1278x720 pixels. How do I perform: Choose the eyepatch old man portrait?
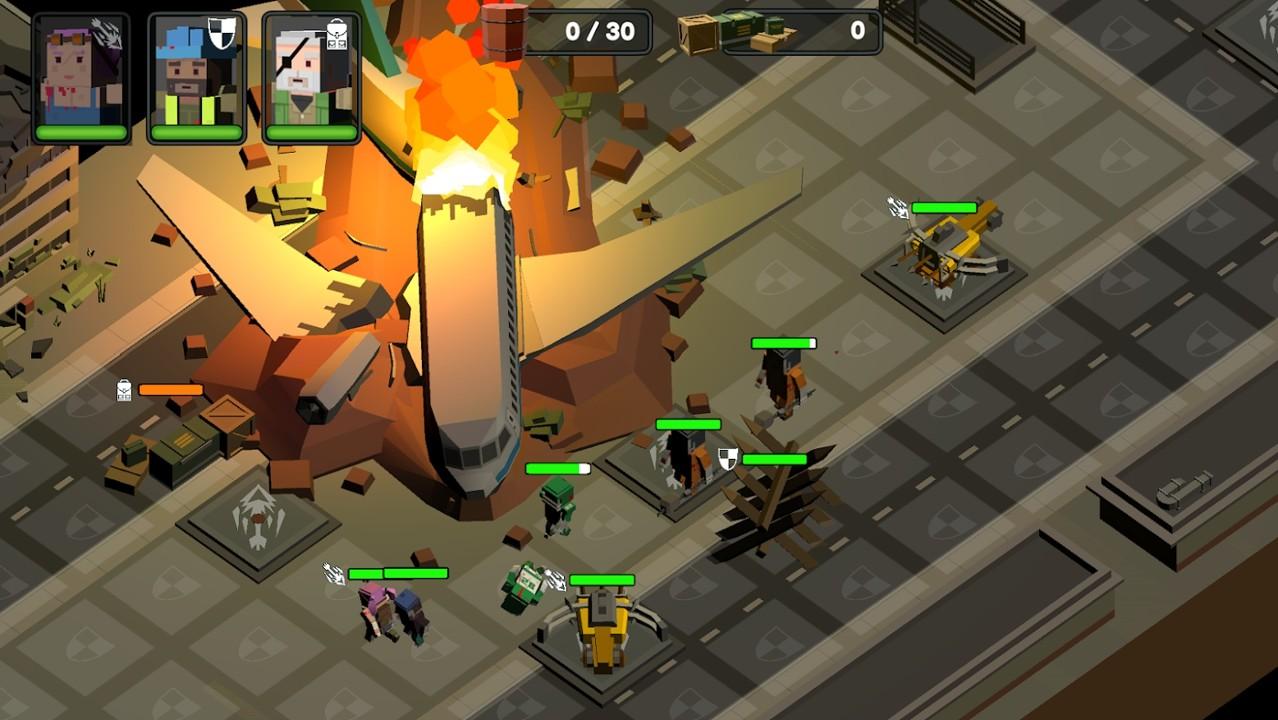tap(311, 77)
